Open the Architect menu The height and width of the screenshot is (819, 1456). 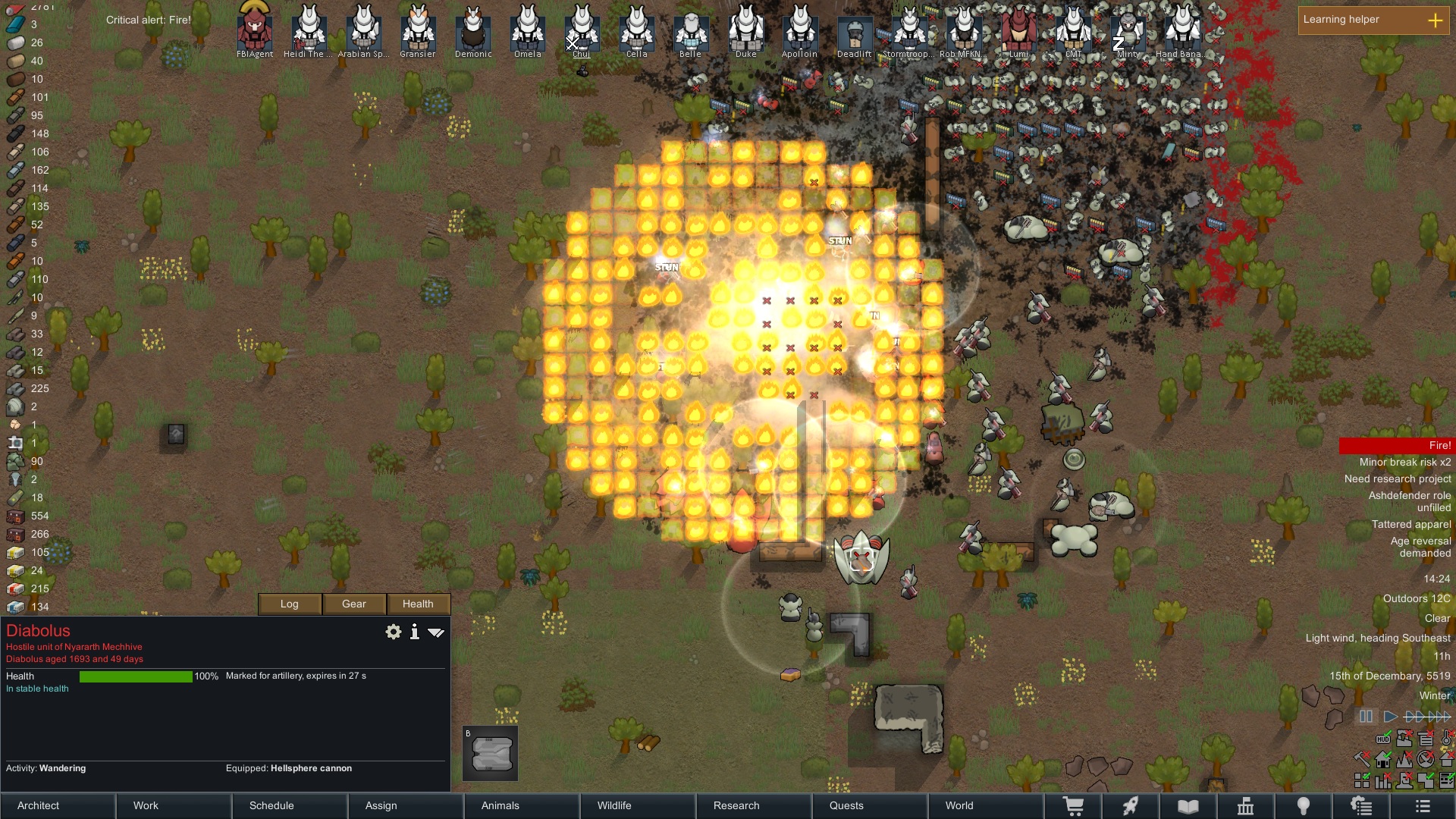(x=58, y=805)
